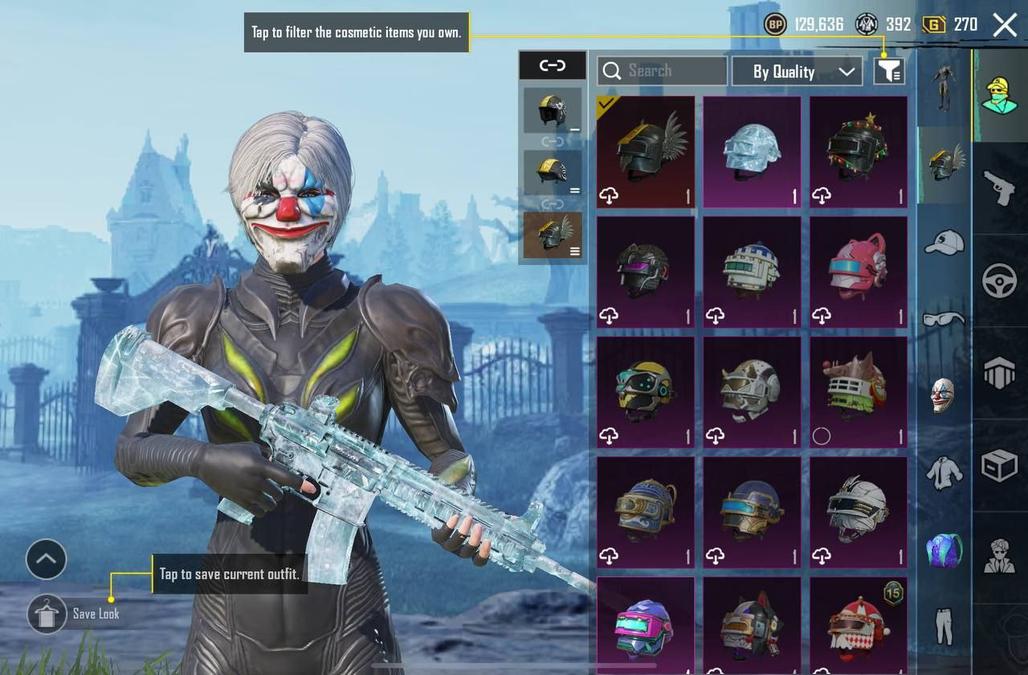Toggle the chain link icon above helmet slots

click(552, 66)
